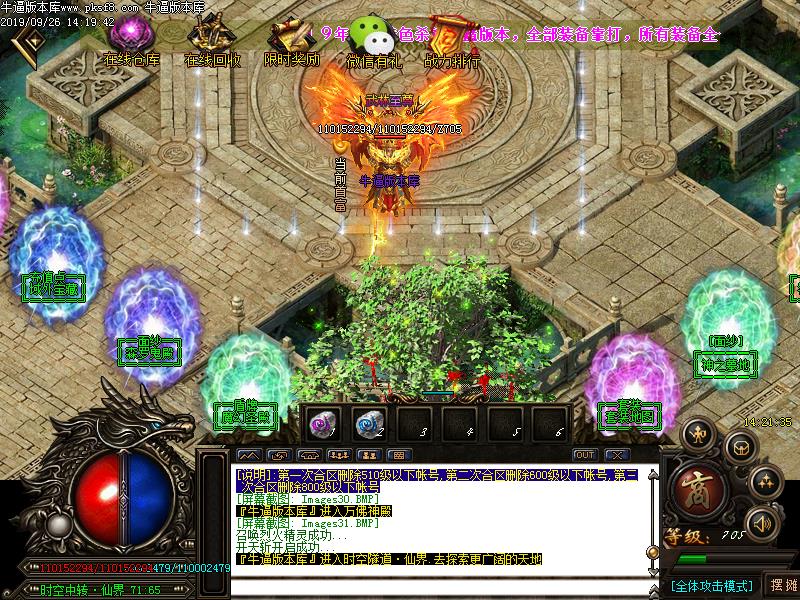This screenshot has width=800, height=600.
Task: Open the 在线仓库 online warehouse
Action: [x=131, y=43]
